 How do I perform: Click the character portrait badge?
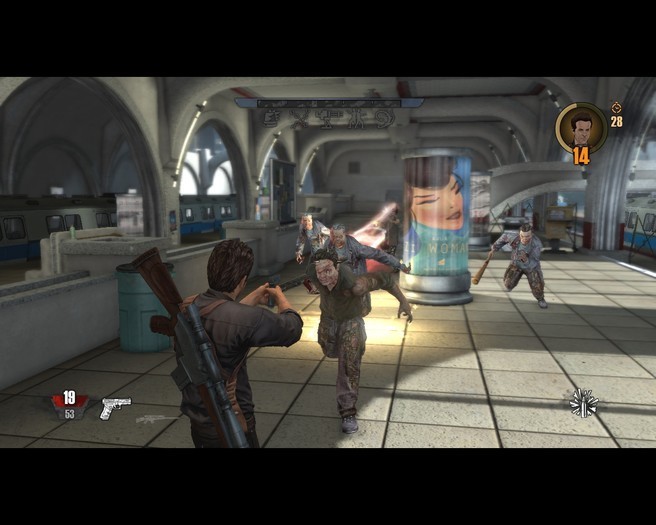click(581, 127)
